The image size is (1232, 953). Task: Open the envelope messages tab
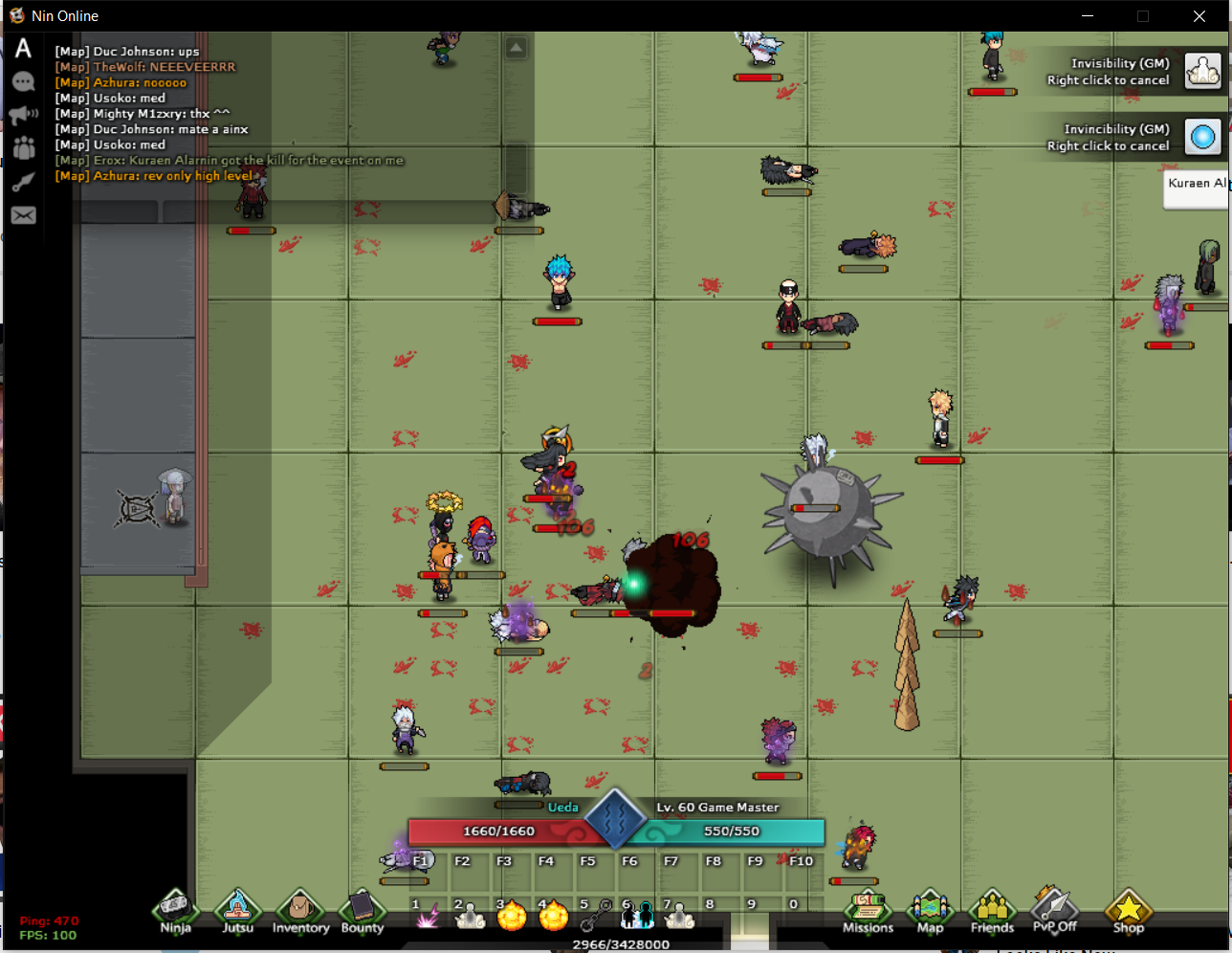pos(24,215)
